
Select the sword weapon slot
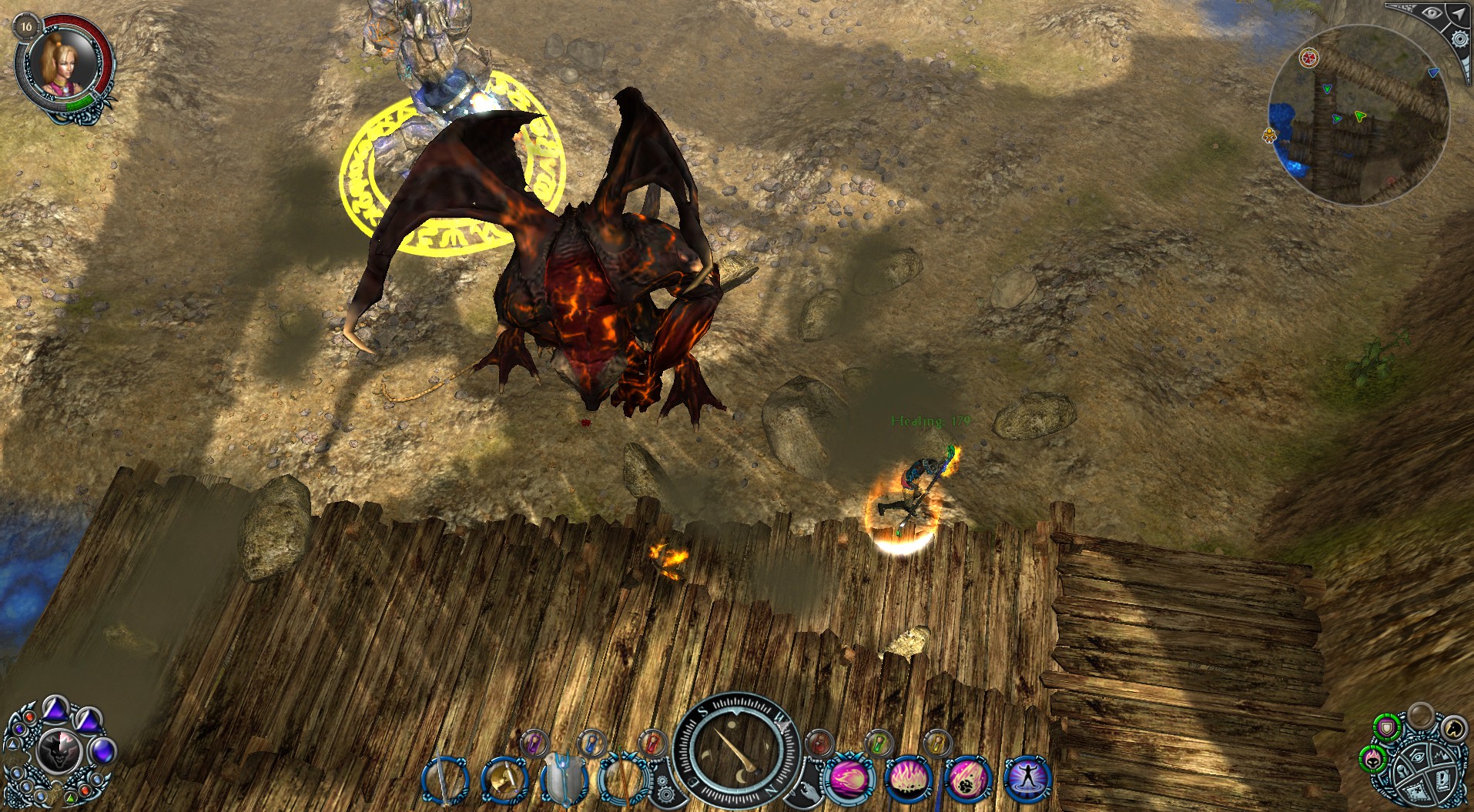[x=444, y=780]
